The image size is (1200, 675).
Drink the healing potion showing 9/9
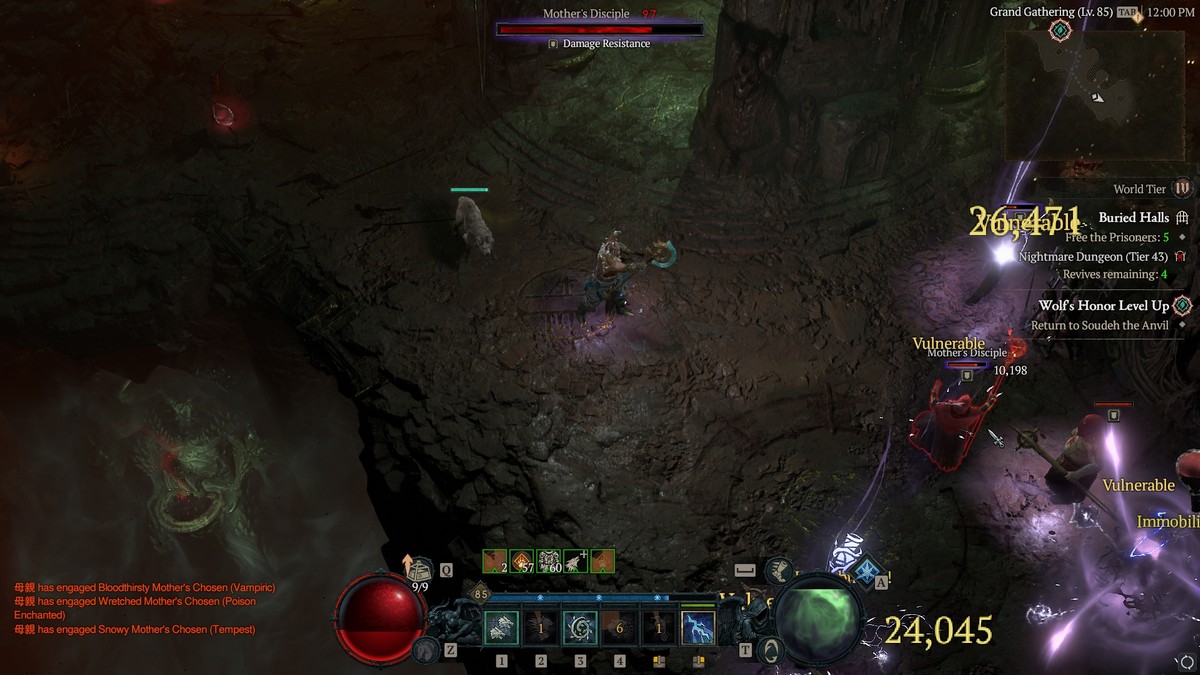pos(419,571)
